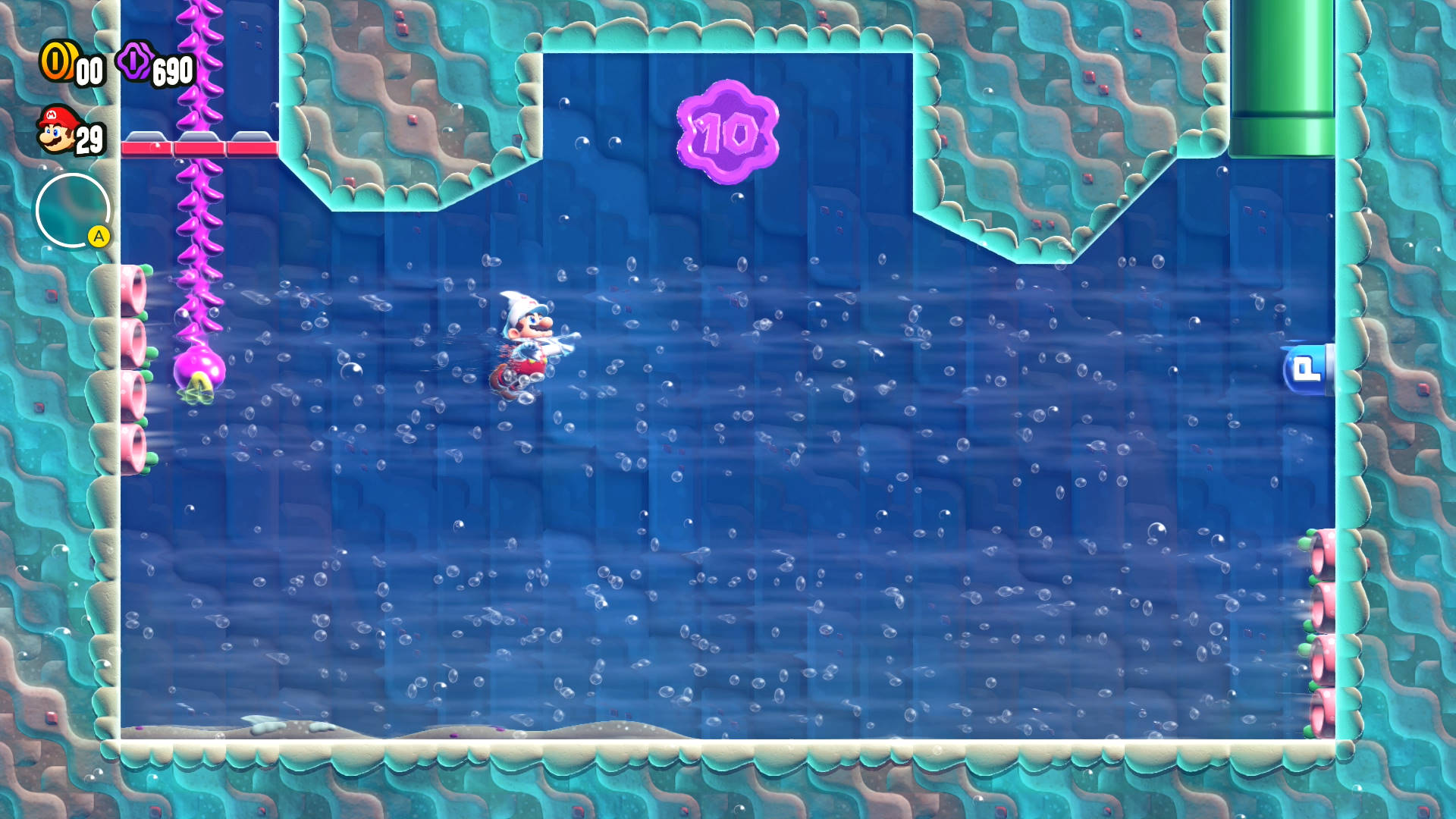Select the empty stored item bubble
1456x819 pixels.
click(x=72, y=210)
